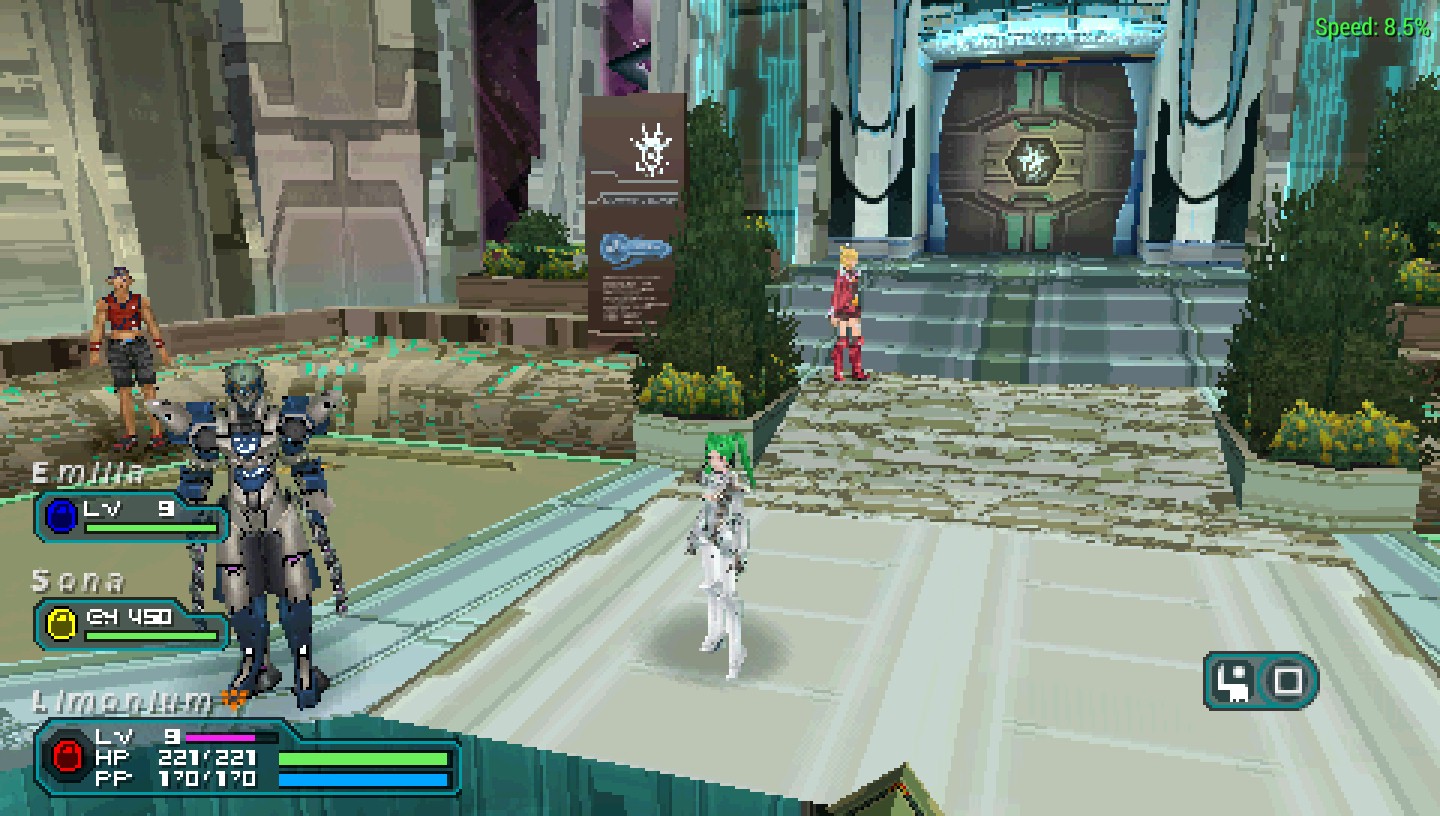This screenshot has width=1440, height=816.
Task: Select Sona's party member panel
Action: tap(132, 623)
